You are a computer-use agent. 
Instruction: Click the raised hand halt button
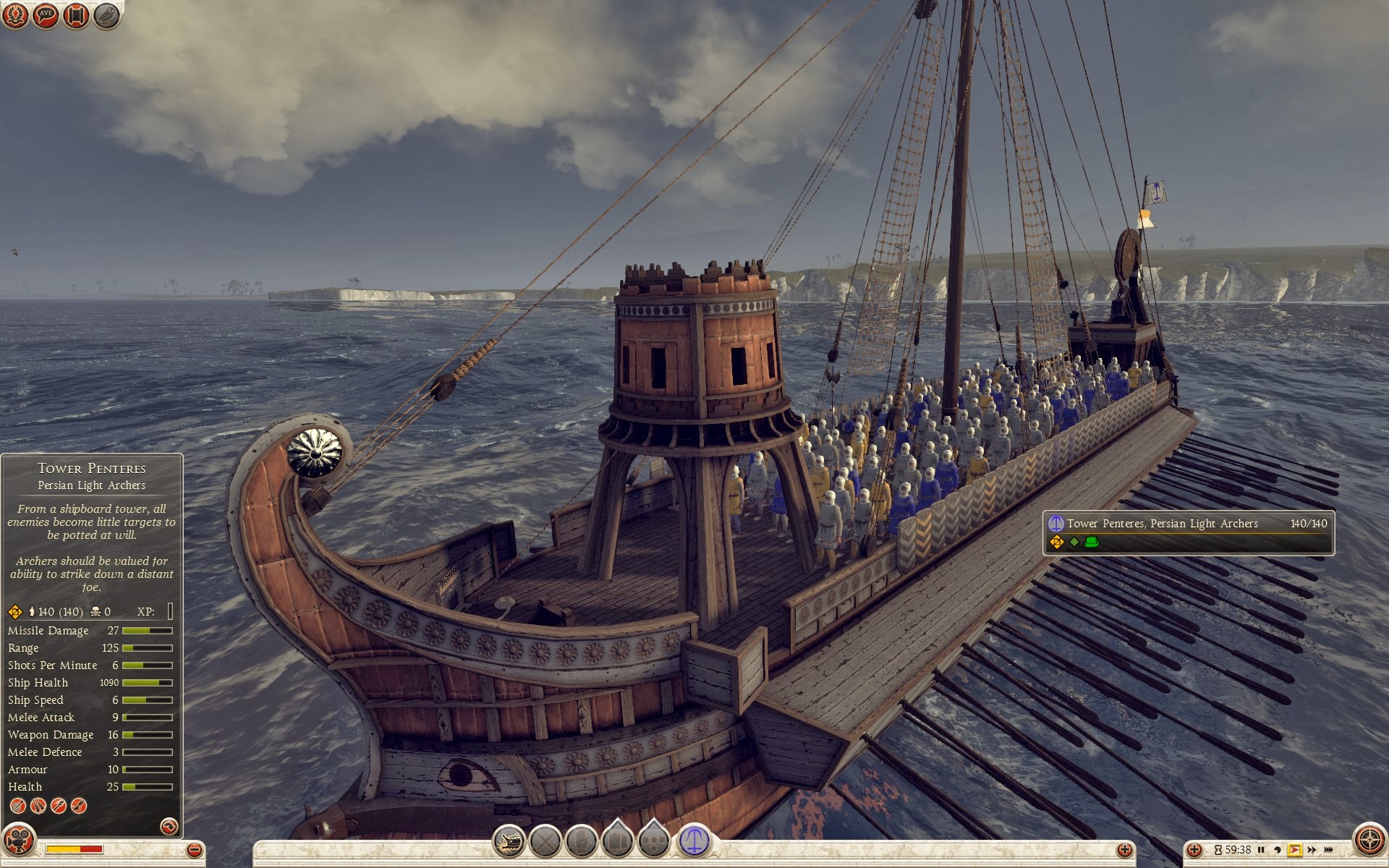click(x=581, y=841)
